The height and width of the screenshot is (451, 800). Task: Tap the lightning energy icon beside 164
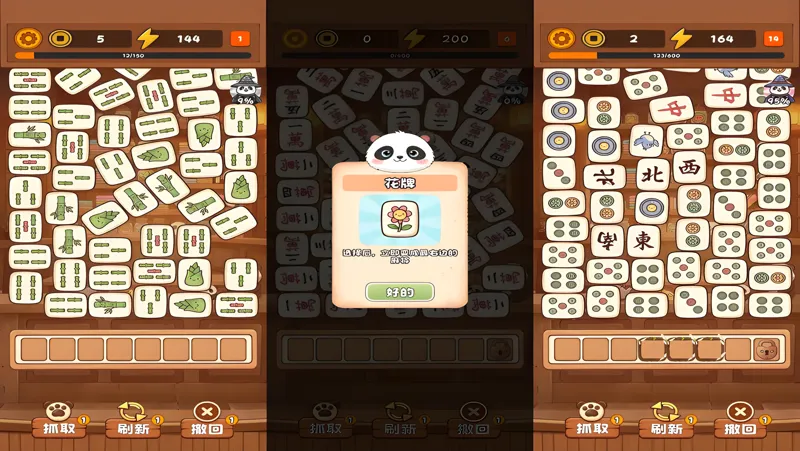point(681,39)
